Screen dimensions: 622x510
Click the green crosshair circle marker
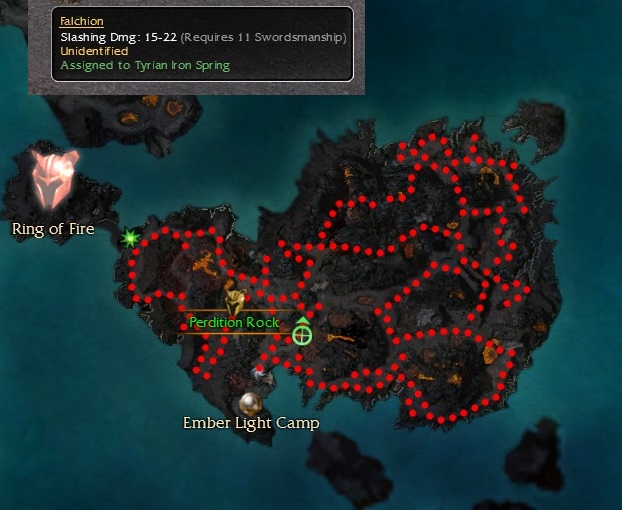[302, 335]
